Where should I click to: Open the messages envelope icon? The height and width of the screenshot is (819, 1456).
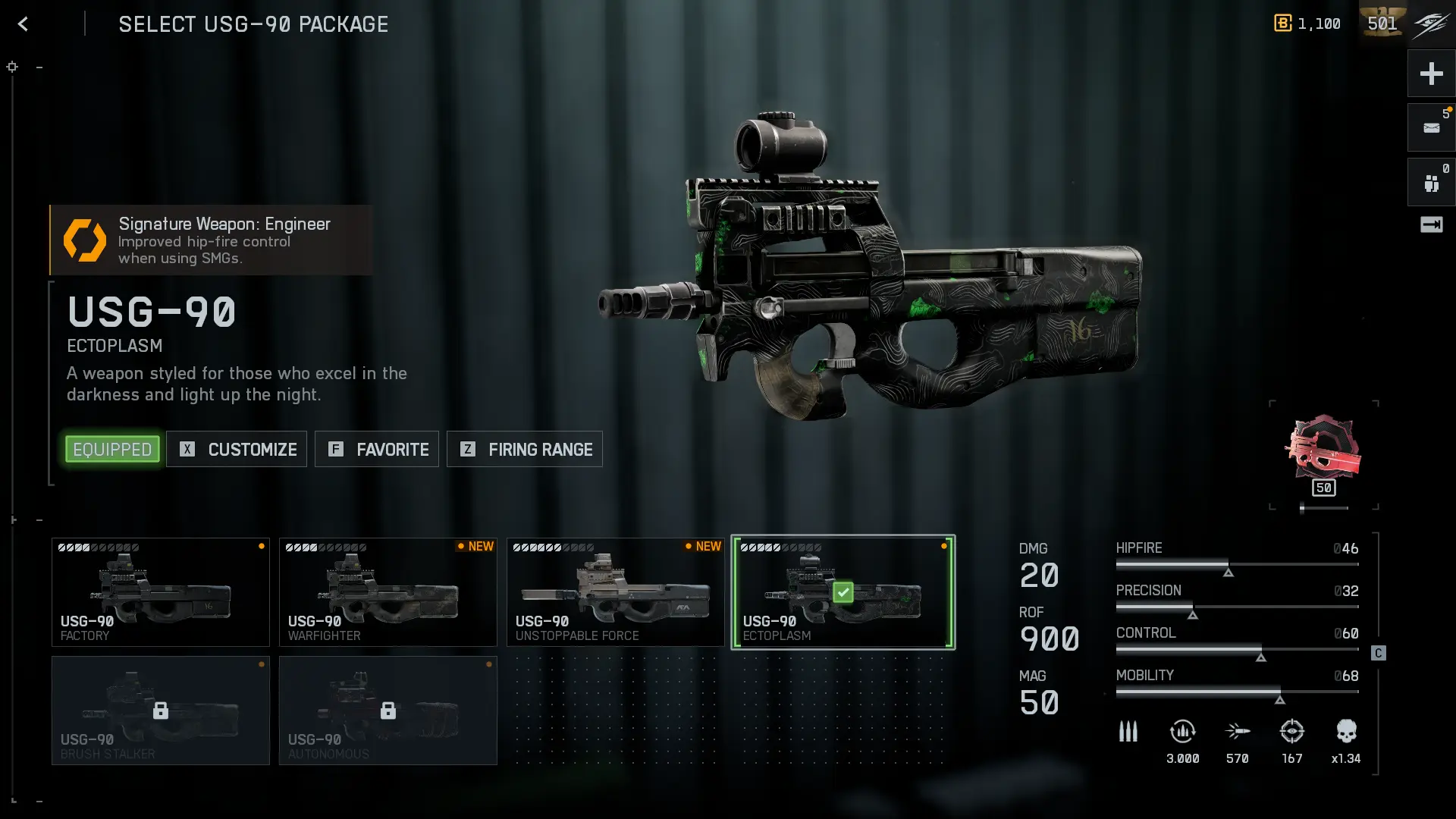click(x=1431, y=128)
